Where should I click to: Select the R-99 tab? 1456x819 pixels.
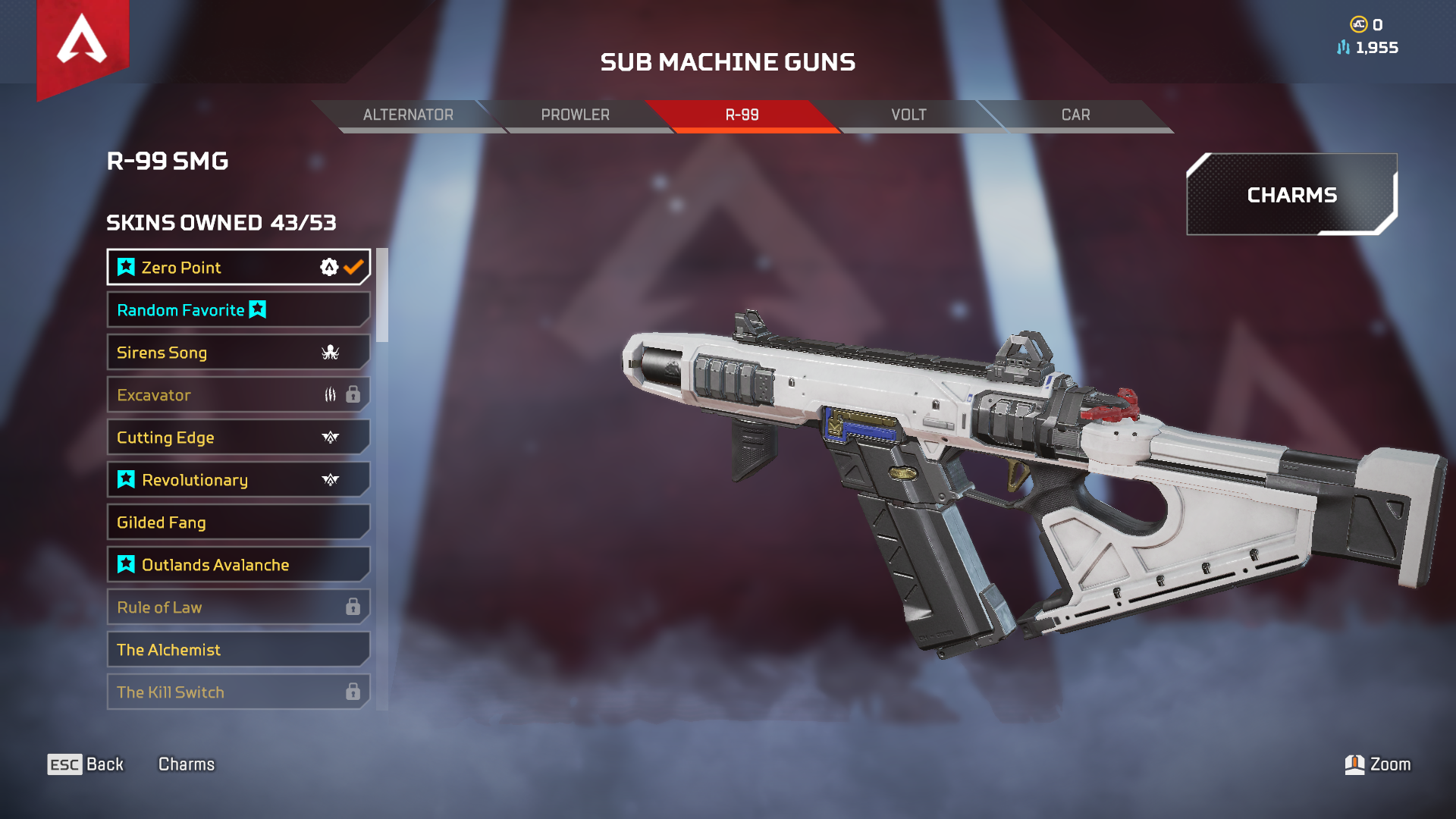click(x=742, y=115)
